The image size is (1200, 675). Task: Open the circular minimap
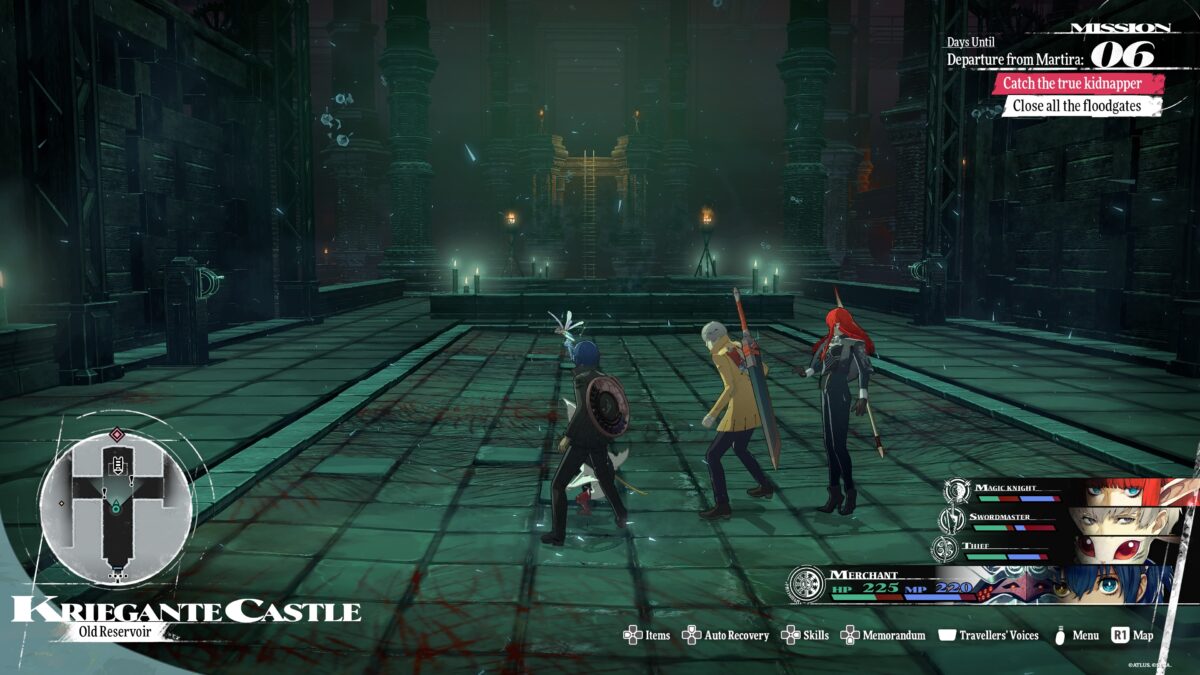point(116,497)
